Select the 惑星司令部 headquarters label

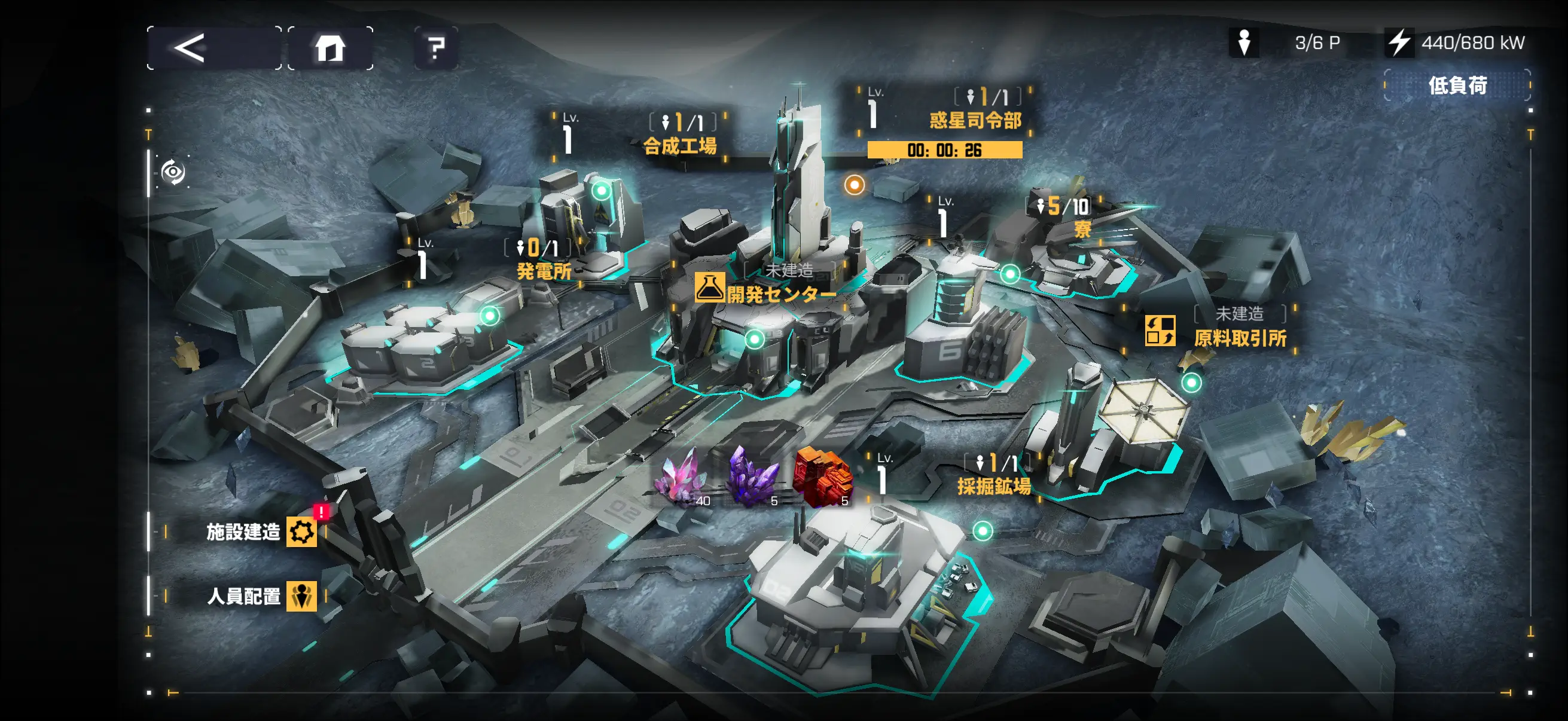tap(975, 120)
